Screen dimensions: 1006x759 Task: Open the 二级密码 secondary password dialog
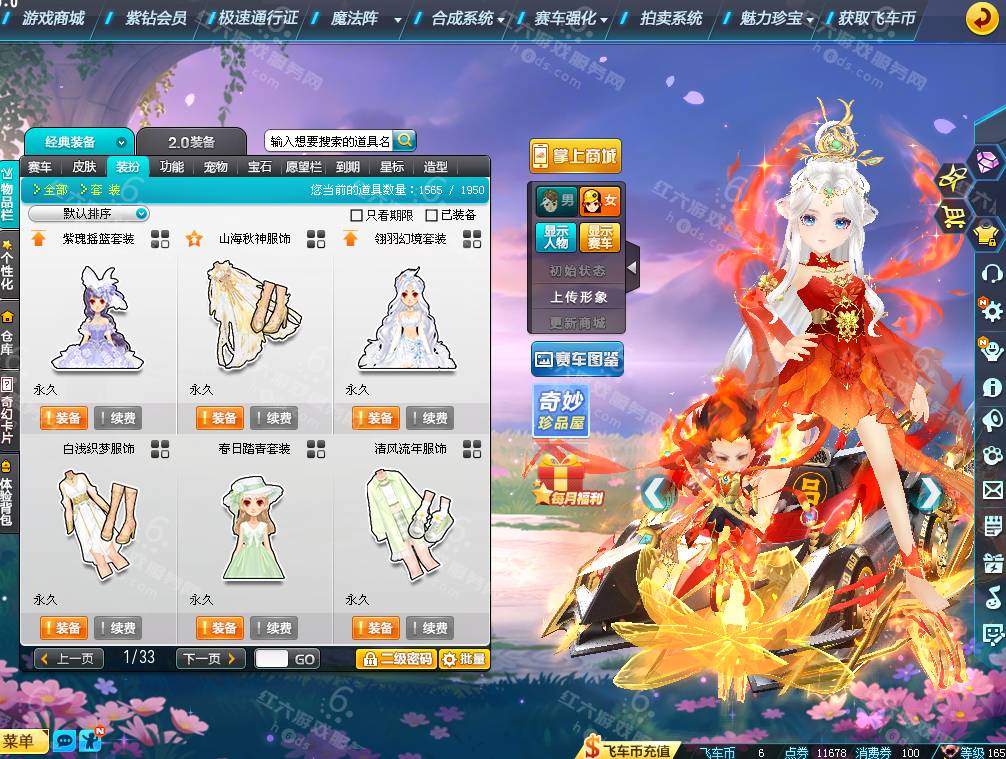tap(396, 659)
